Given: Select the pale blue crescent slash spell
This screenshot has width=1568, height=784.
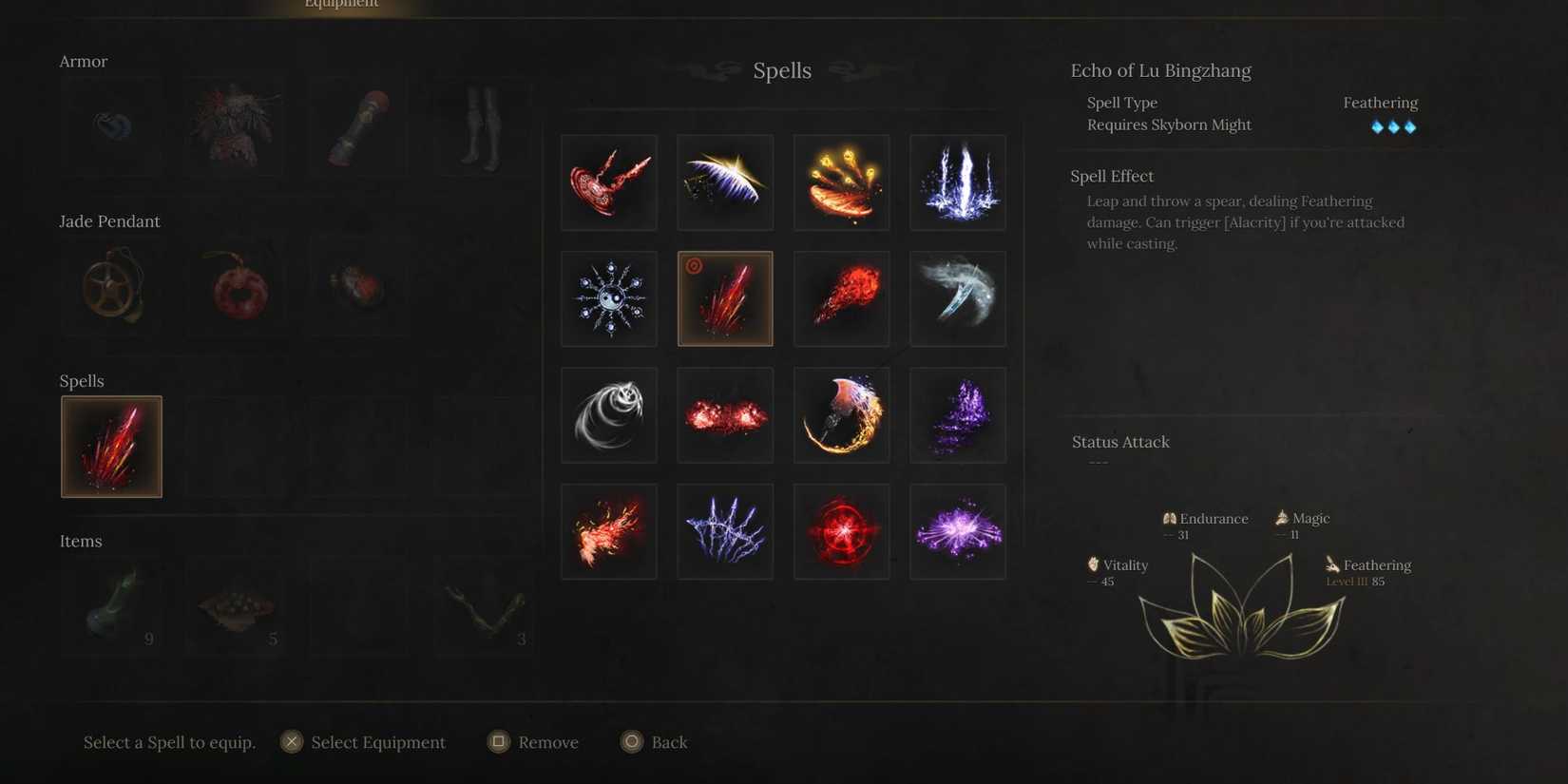Looking at the screenshot, I should (x=958, y=298).
